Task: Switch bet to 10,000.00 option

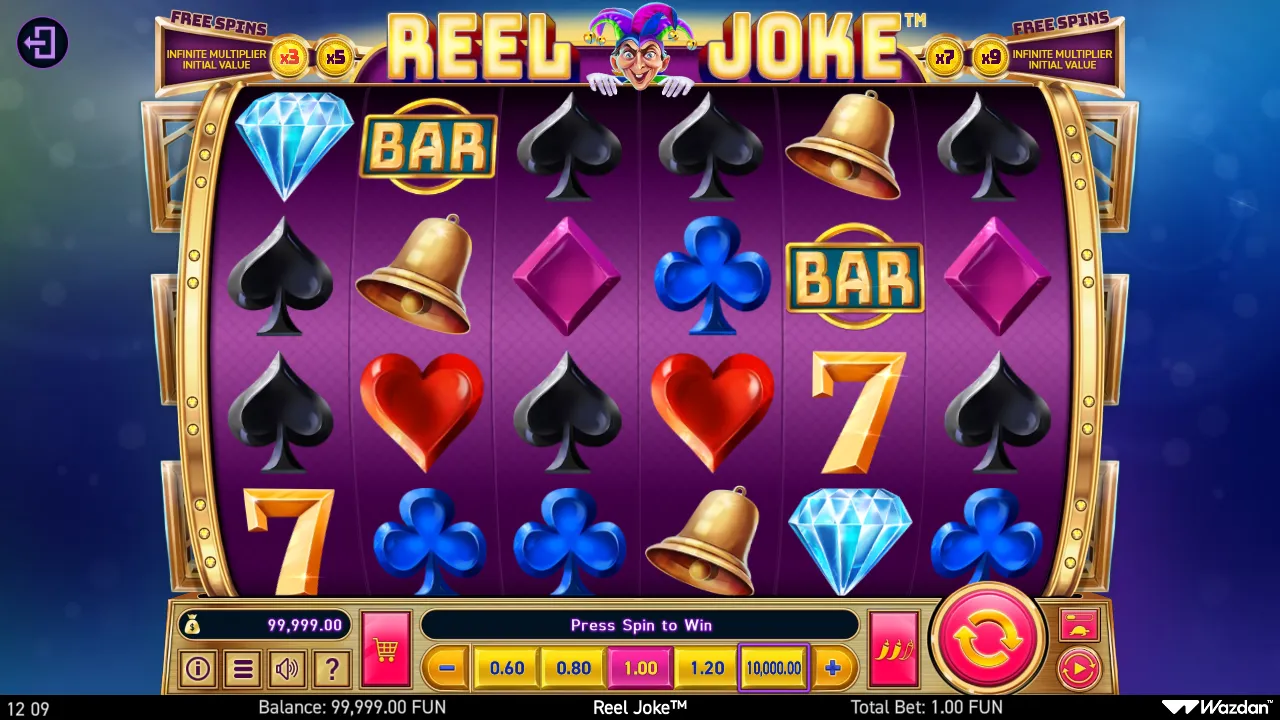Action: tap(772, 667)
